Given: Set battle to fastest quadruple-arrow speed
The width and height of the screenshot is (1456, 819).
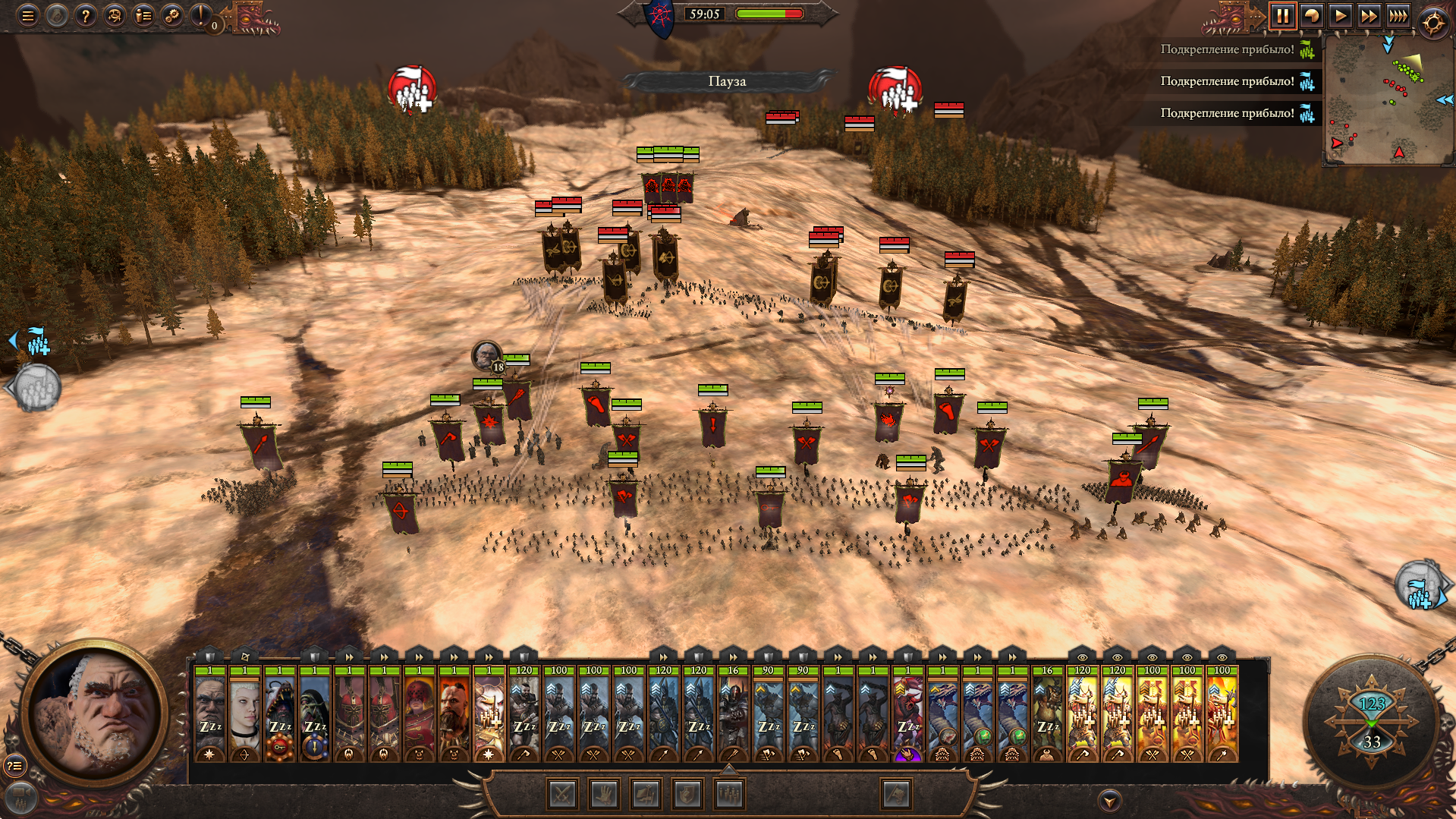Looking at the screenshot, I should pyautogui.click(x=1398, y=16).
